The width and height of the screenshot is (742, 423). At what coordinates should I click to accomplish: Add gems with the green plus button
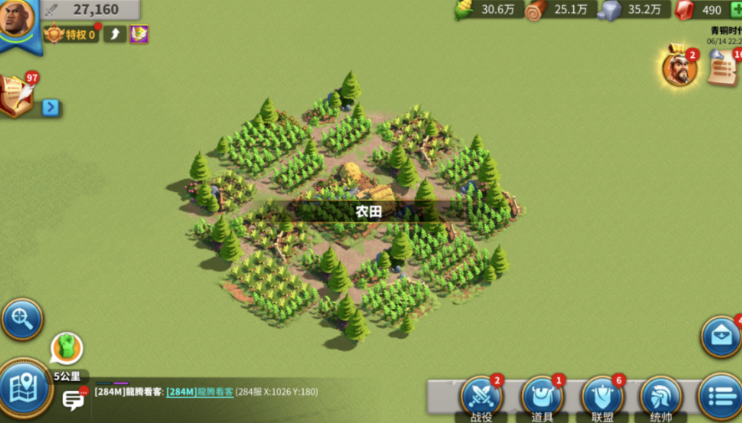[736, 10]
